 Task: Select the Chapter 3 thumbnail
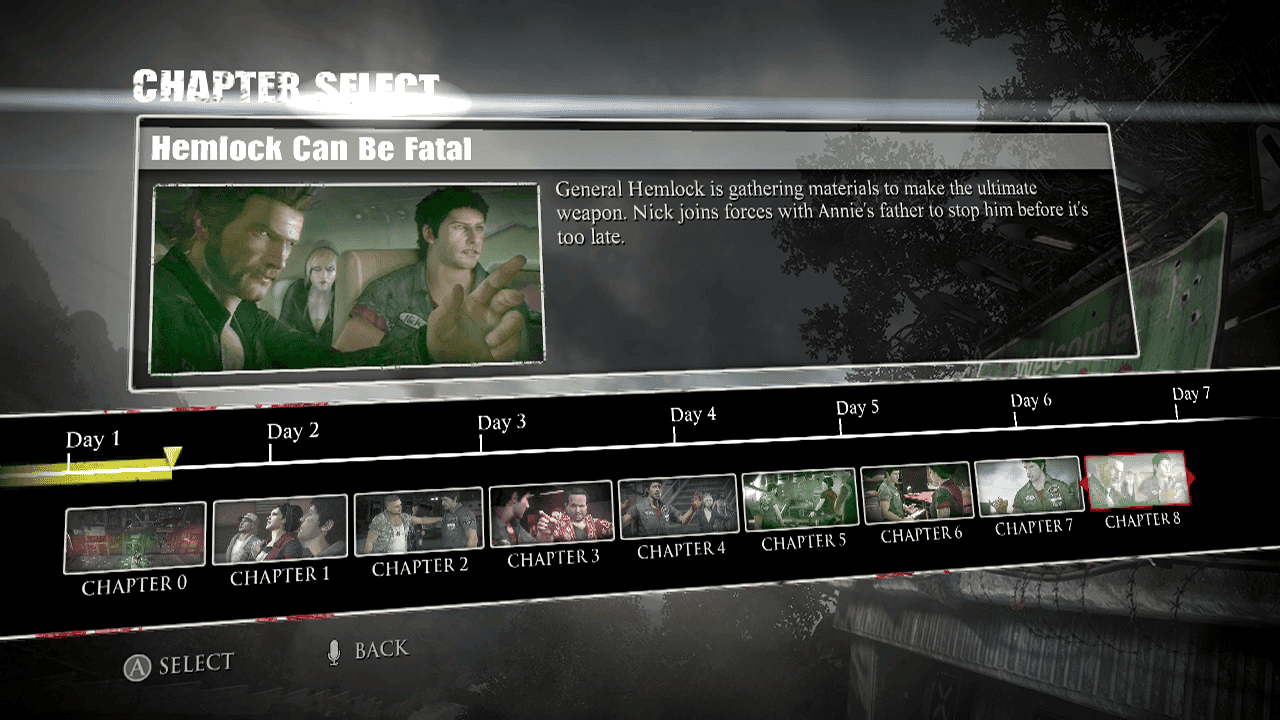point(552,511)
